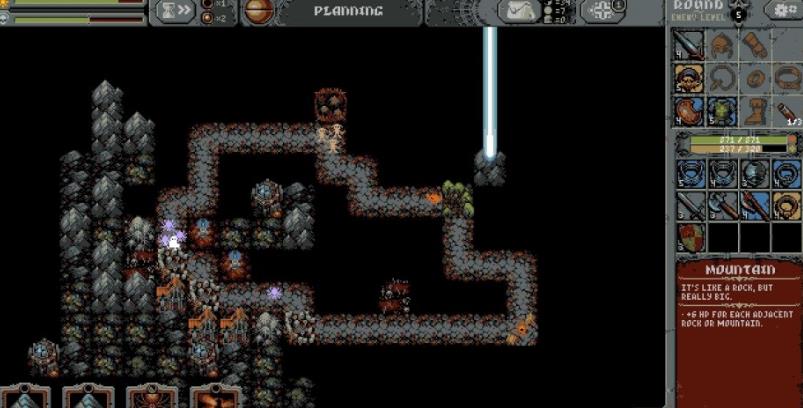Select the red-yellow checkered shield in inventory

(x=690, y=237)
